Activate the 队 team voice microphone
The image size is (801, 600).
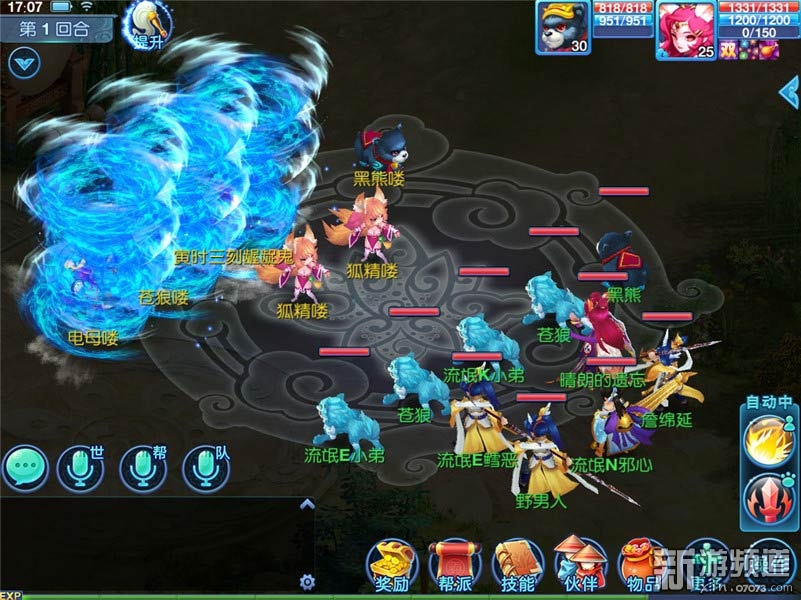(206, 467)
